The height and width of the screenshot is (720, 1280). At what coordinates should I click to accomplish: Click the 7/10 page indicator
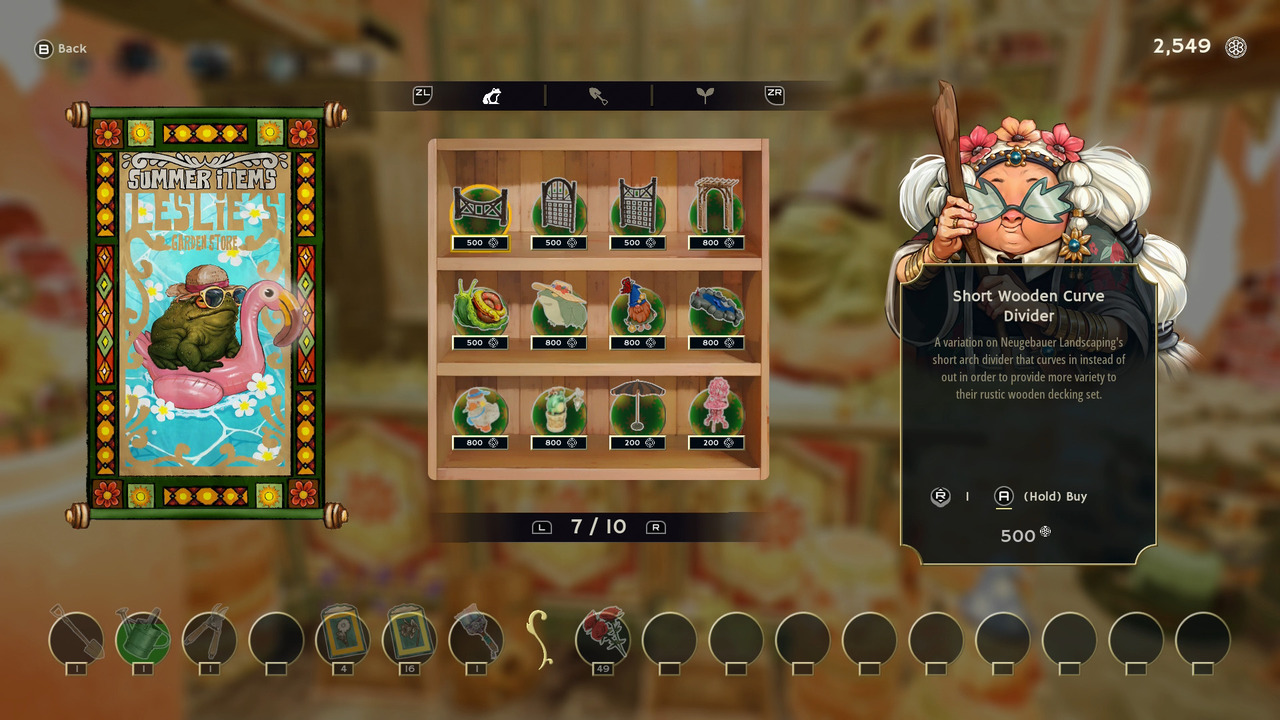[x=599, y=526]
